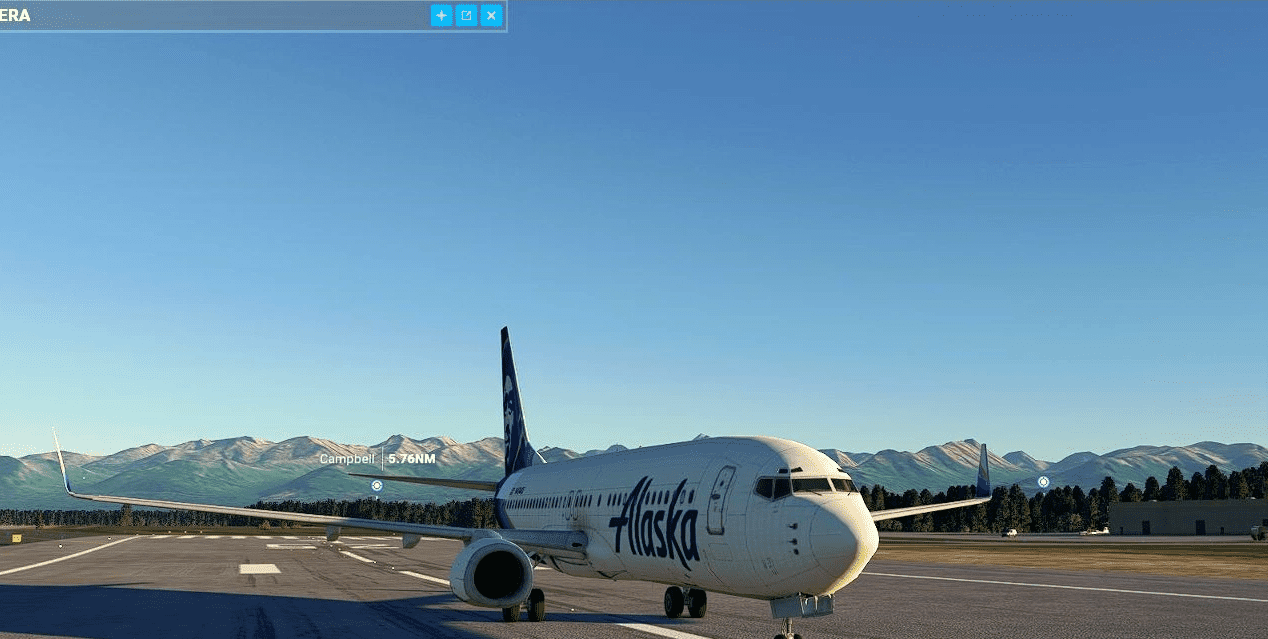
Task: Click the plus-shaped button on the Camera panel
Action: 441,15
